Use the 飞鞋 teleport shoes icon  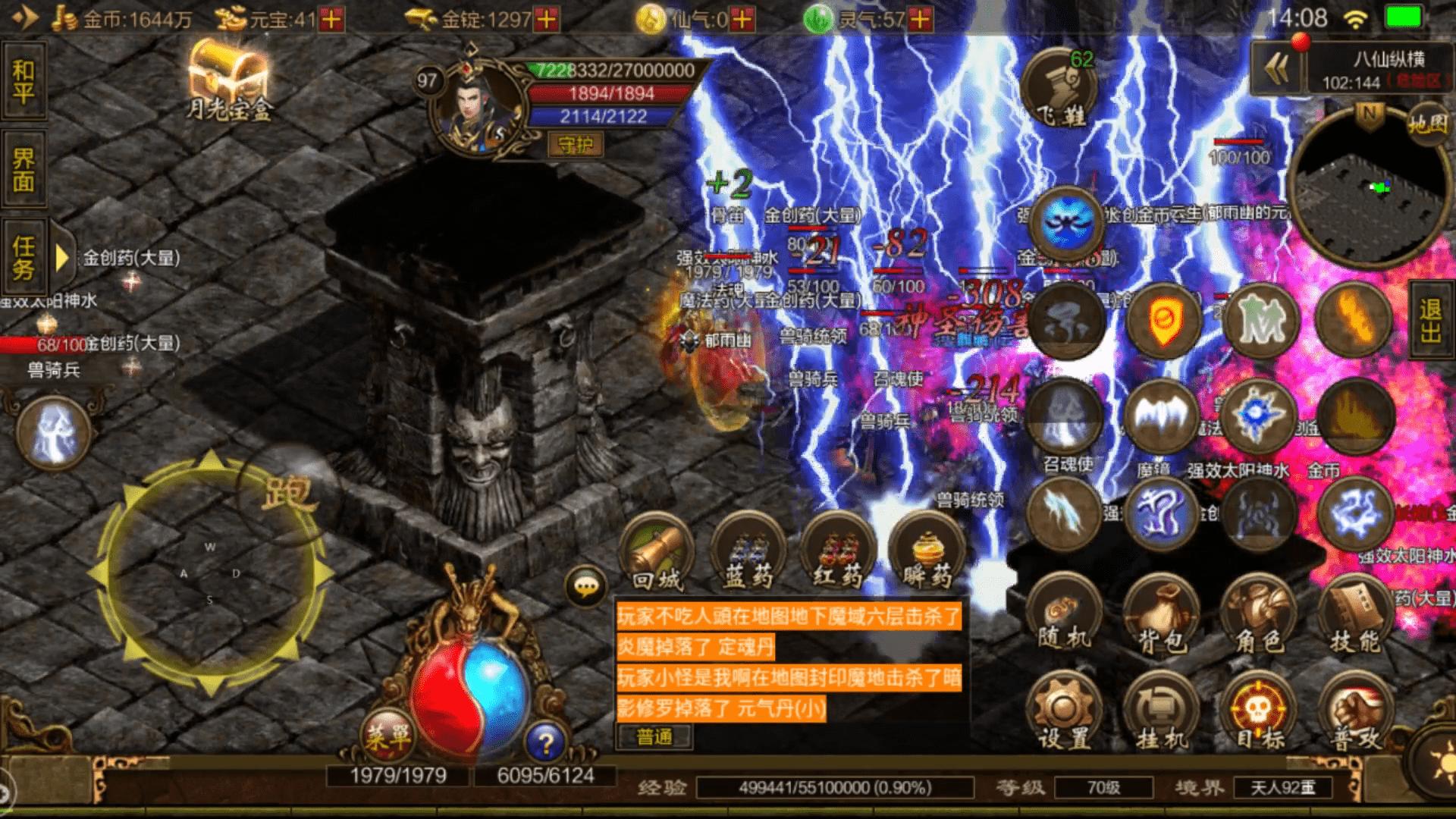(1060, 87)
